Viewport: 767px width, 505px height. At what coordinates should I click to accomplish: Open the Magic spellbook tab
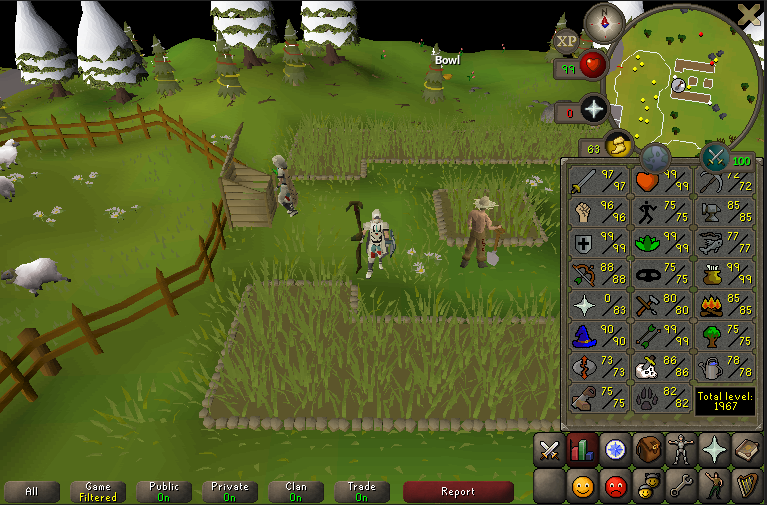point(747,450)
